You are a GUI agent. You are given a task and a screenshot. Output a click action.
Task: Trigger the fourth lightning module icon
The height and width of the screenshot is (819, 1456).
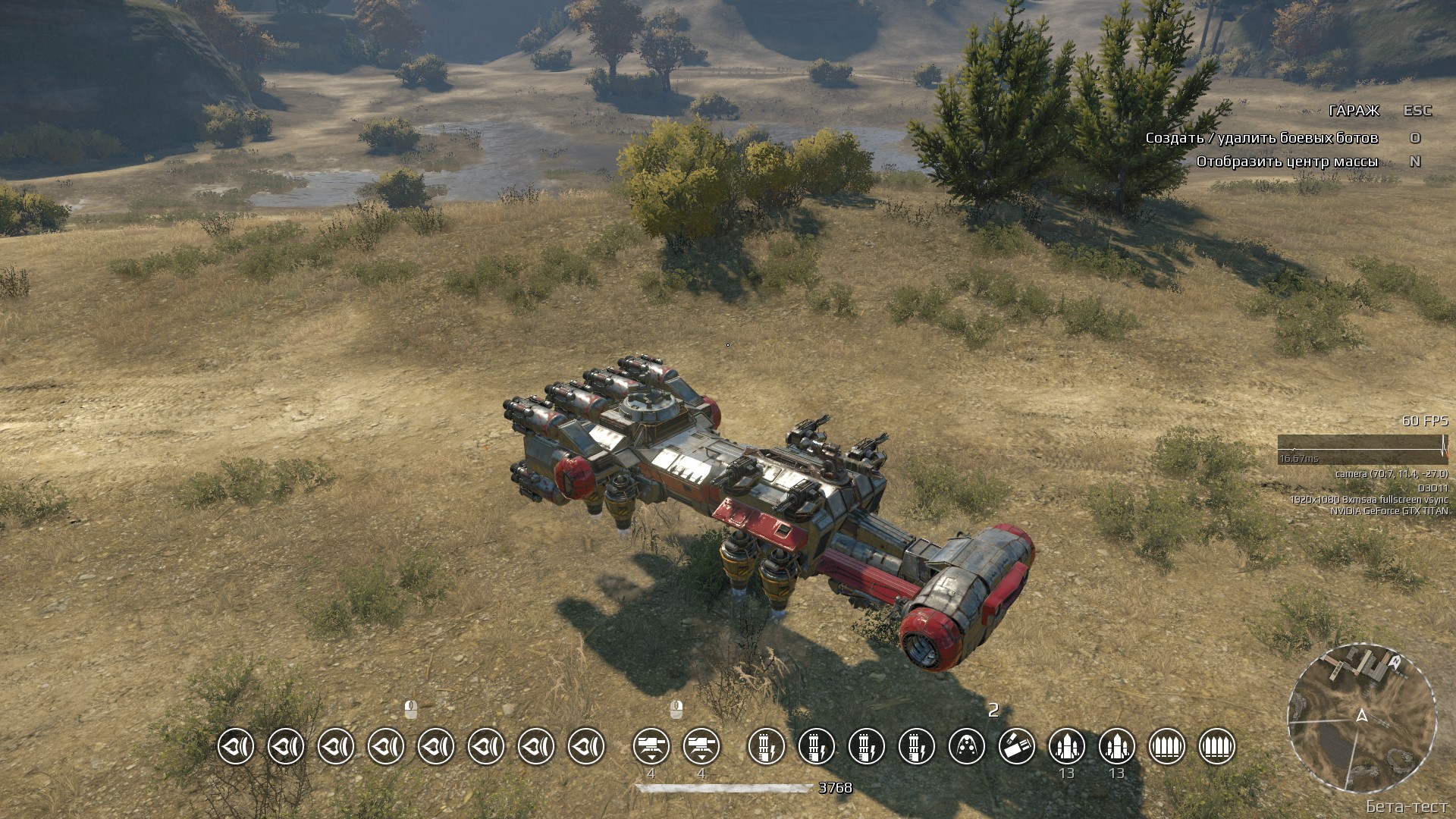click(x=918, y=747)
